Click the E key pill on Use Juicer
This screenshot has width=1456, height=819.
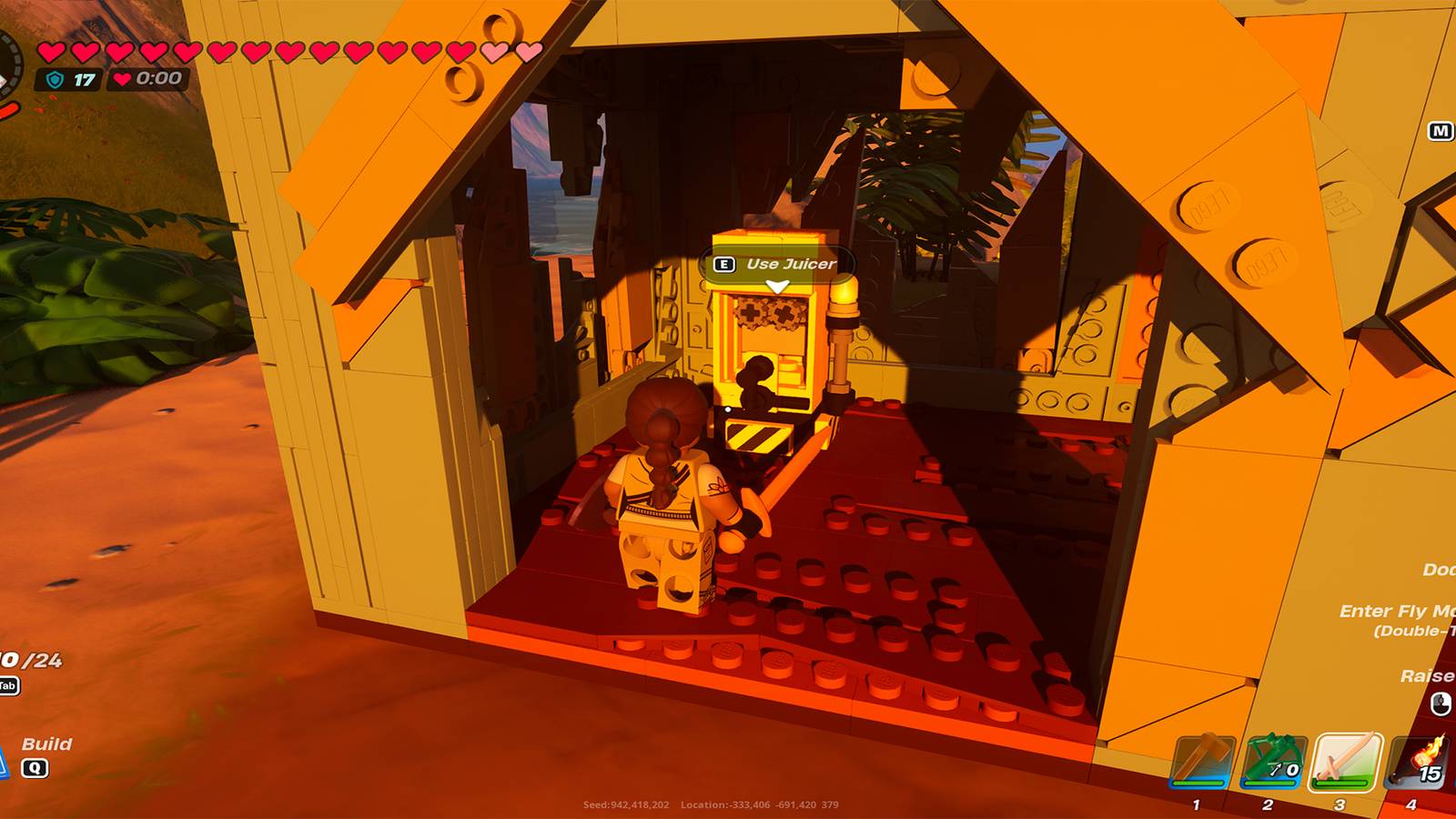point(723,264)
